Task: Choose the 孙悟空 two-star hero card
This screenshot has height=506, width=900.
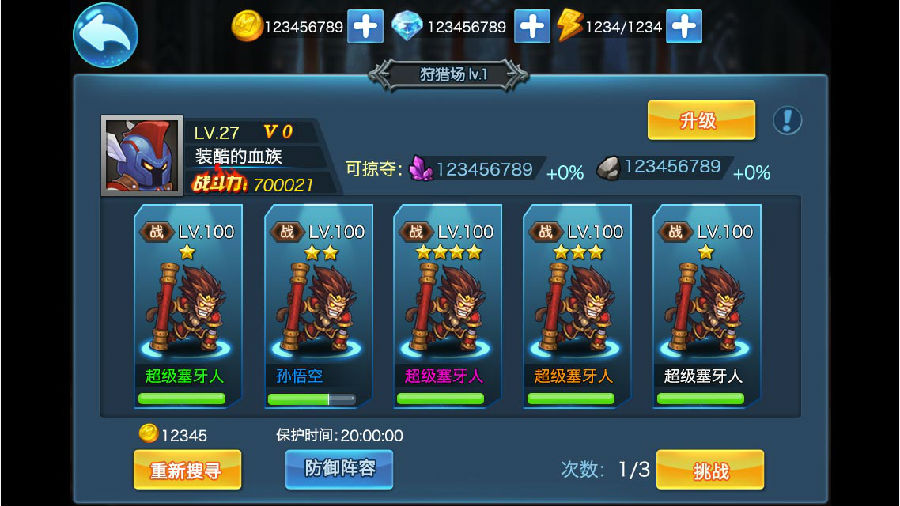Action: (x=317, y=306)
